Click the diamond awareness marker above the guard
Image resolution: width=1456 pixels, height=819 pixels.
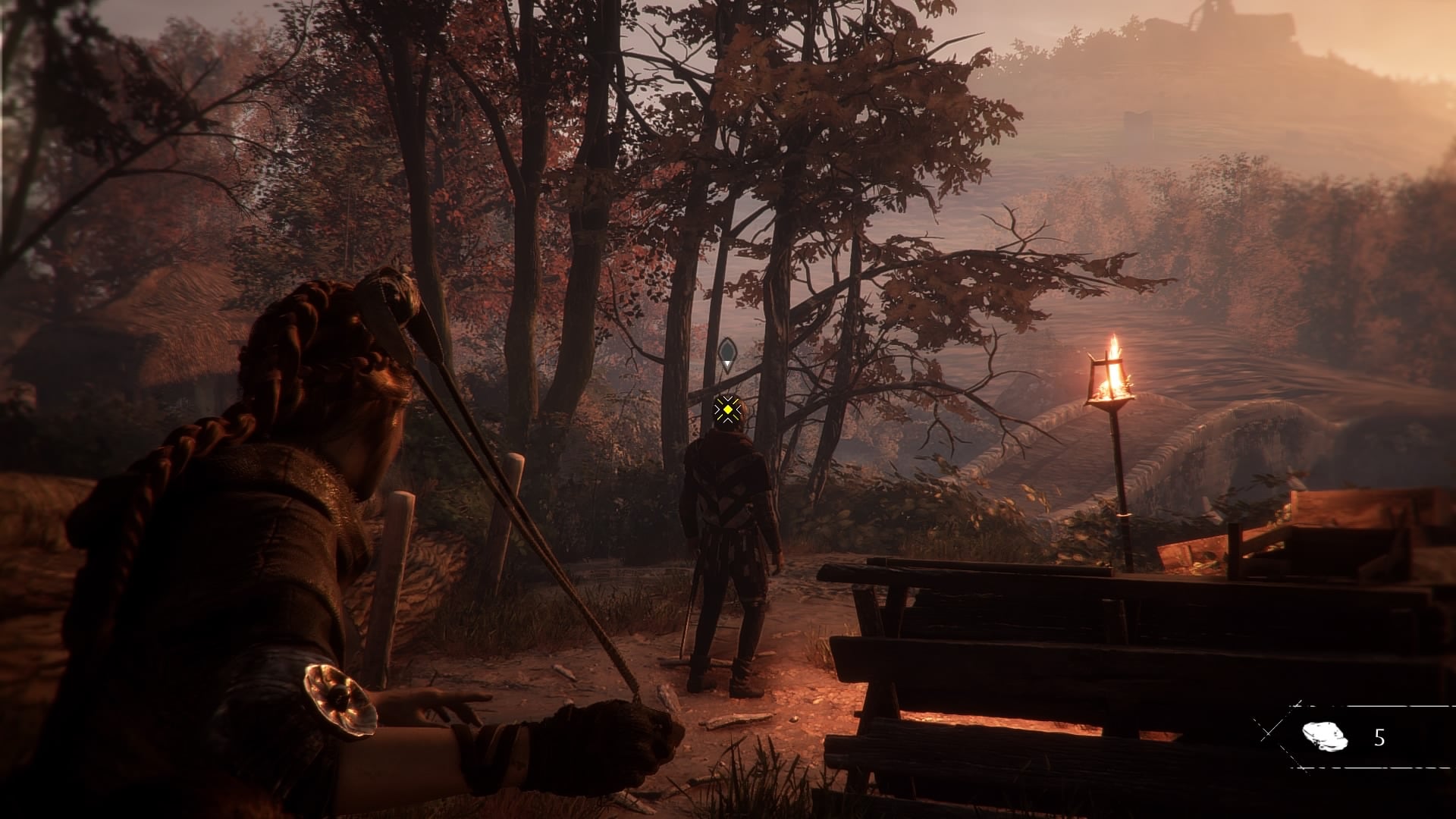click(x=727, y=353)
